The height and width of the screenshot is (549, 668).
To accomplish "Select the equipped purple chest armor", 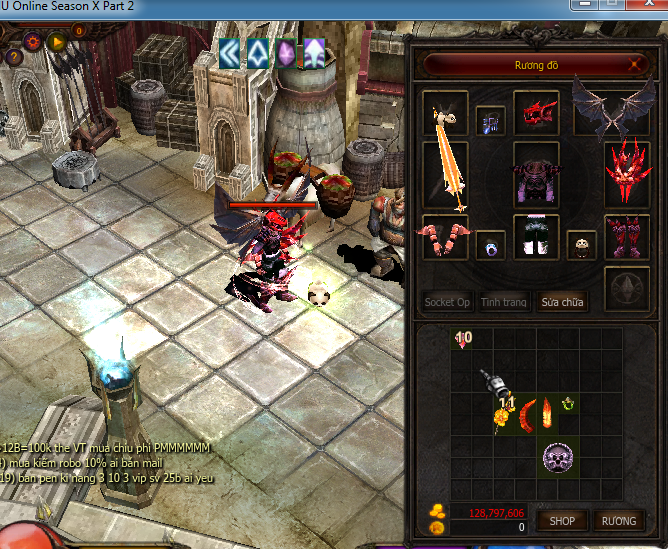I will pyautogui.click(x=537, y=176).
